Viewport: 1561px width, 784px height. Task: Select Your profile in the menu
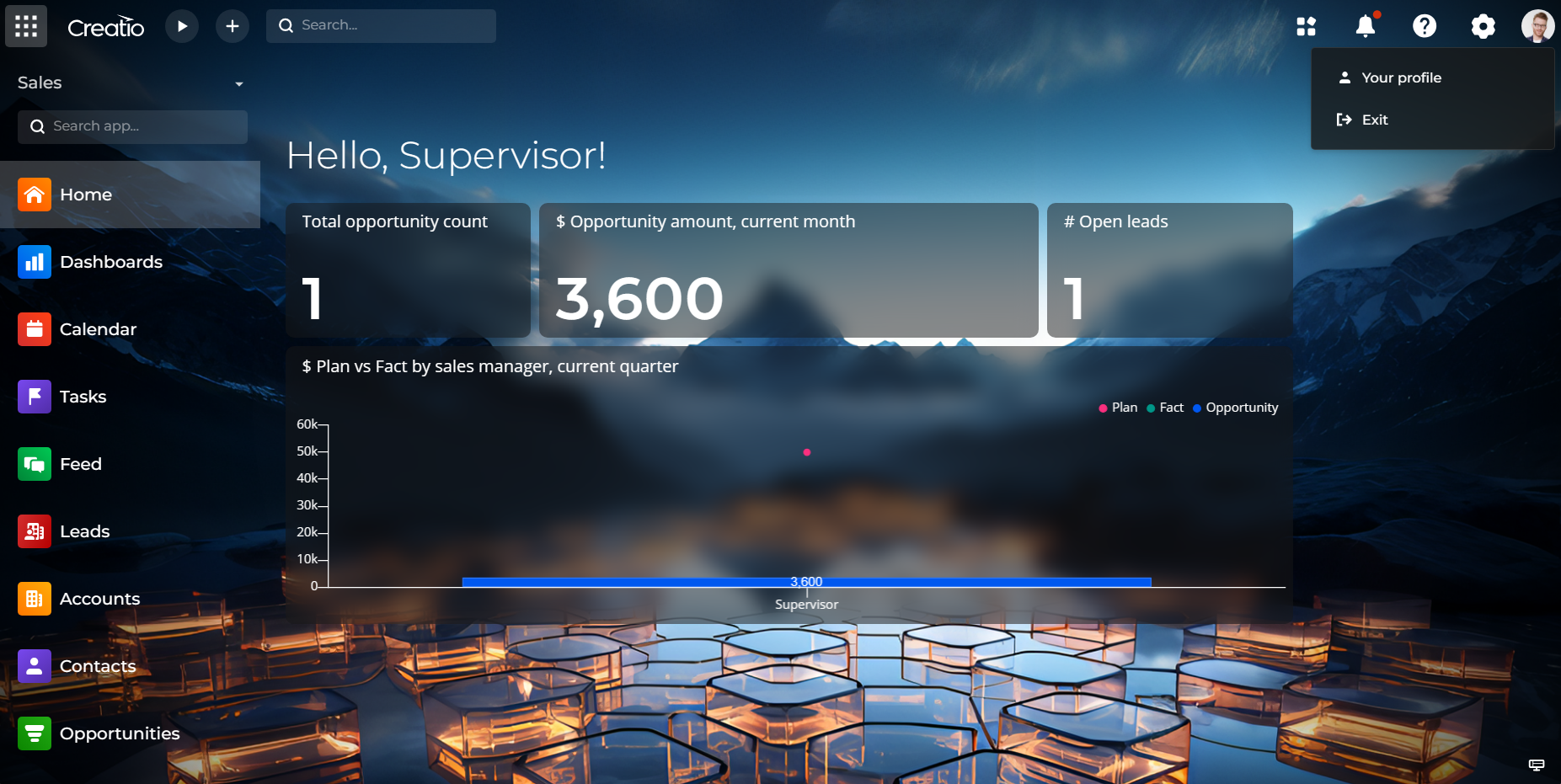pyautogui.click(x=1401, y=77)
